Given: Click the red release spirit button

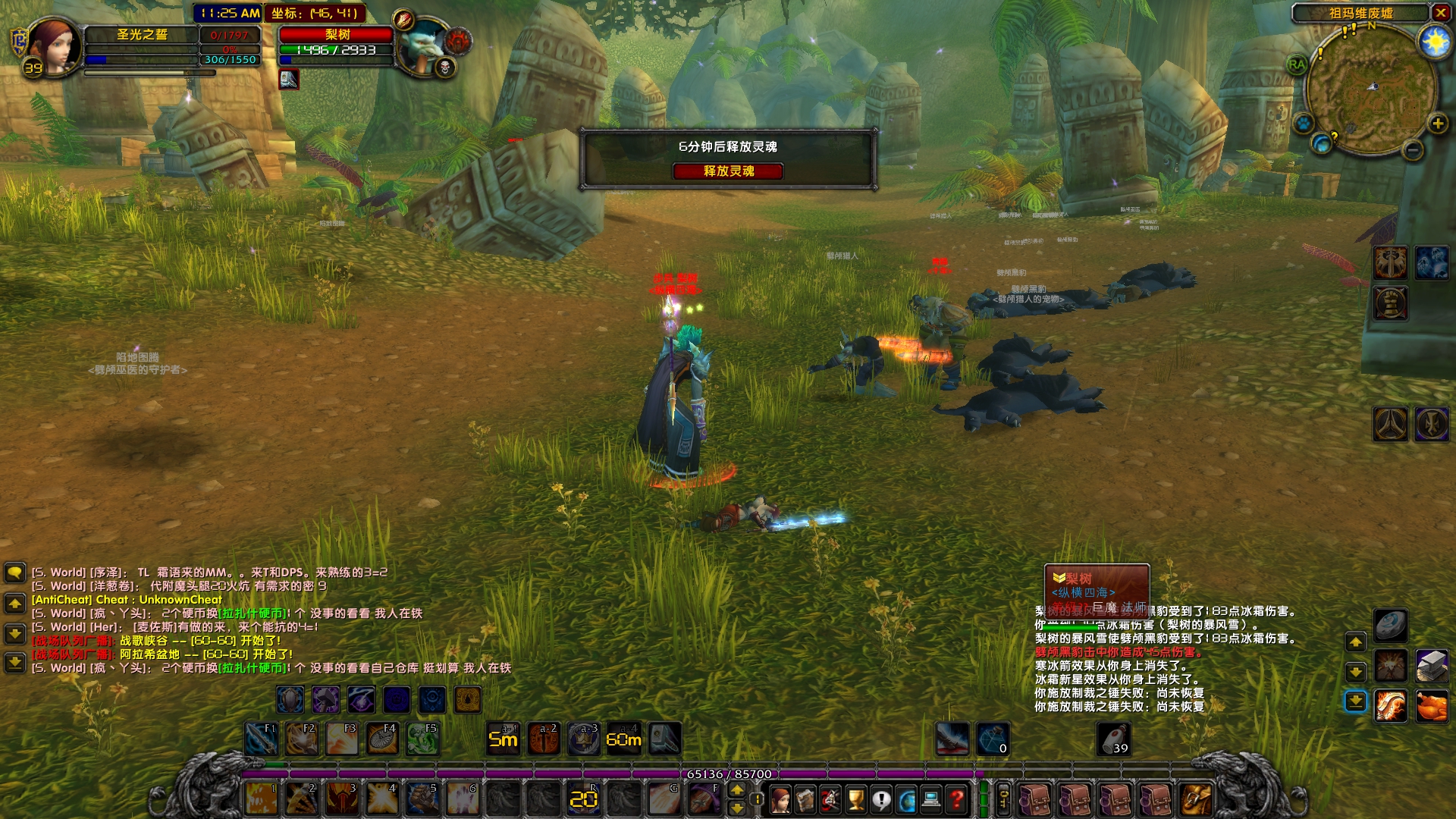Looking at the screenshot, I should [728, 171].
